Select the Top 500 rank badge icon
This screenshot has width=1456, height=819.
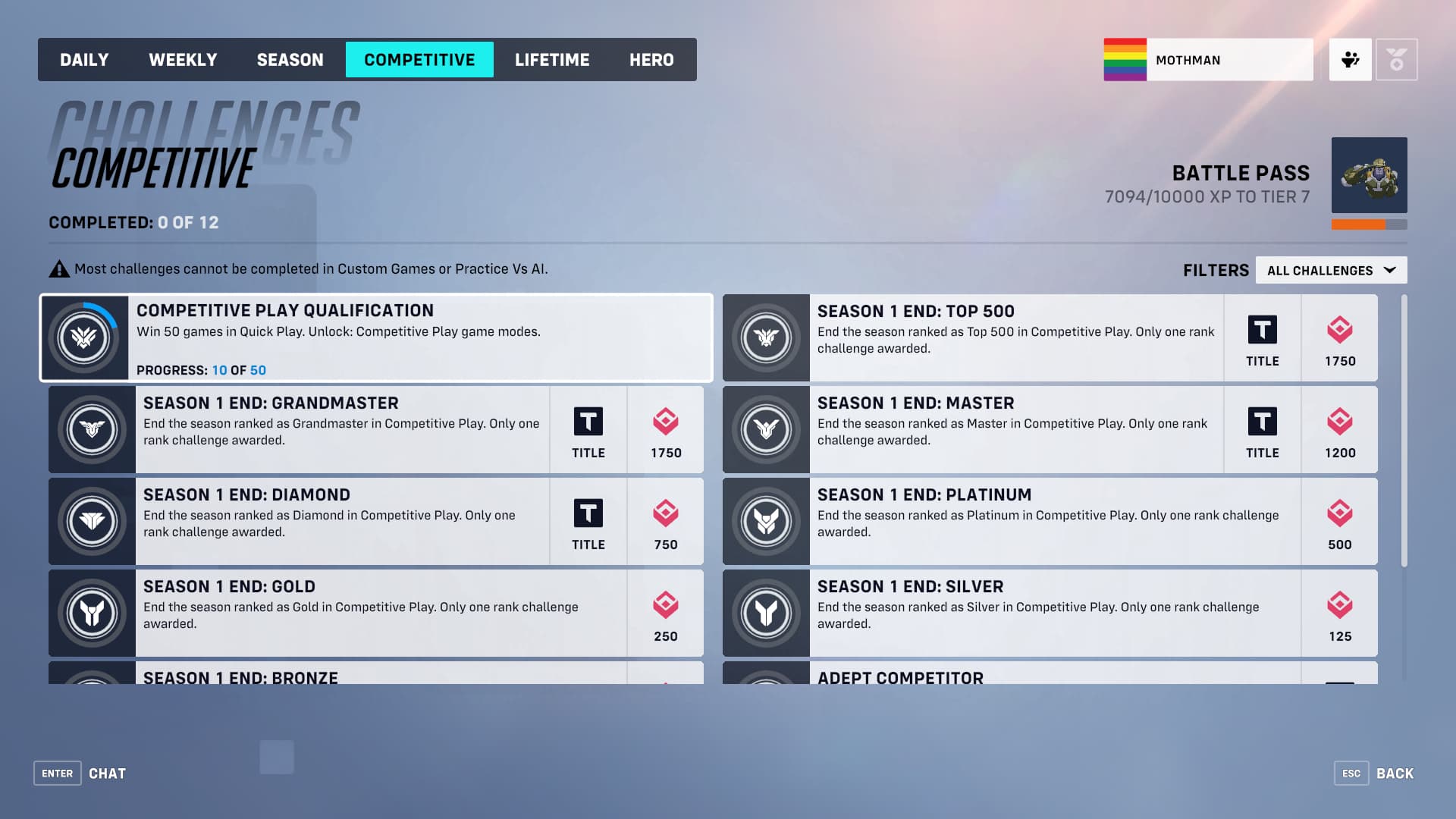coord(767,338)
